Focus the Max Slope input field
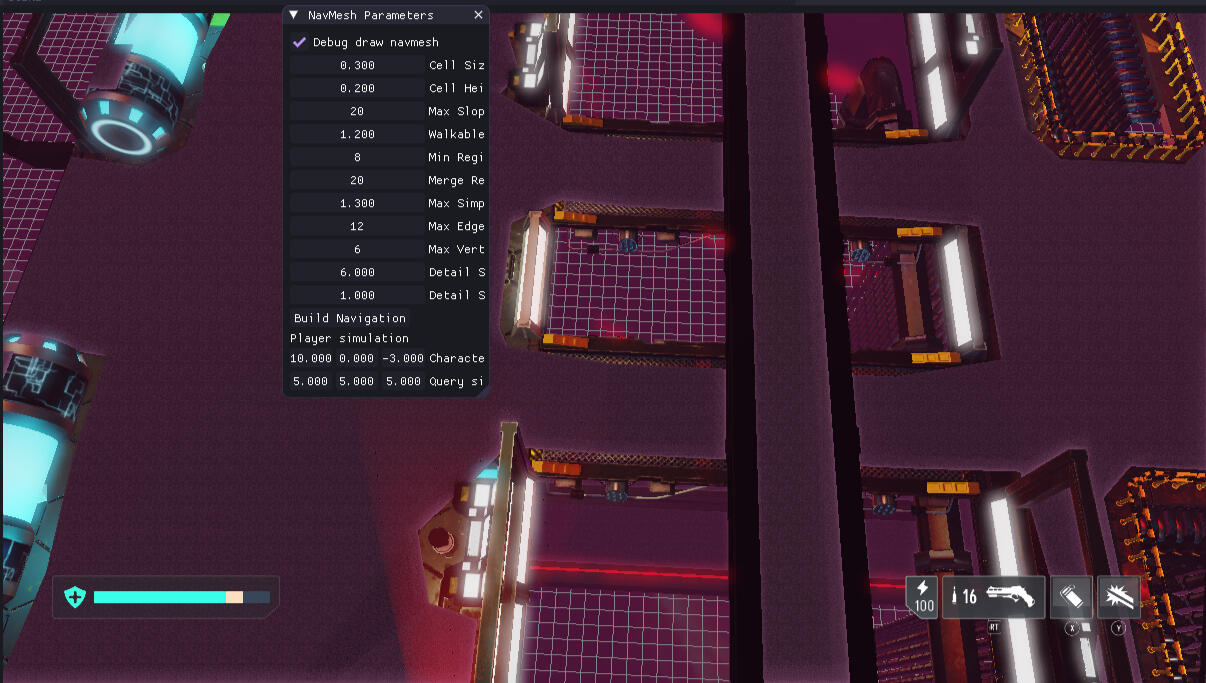1206x683 pixels. pos(357,111)
